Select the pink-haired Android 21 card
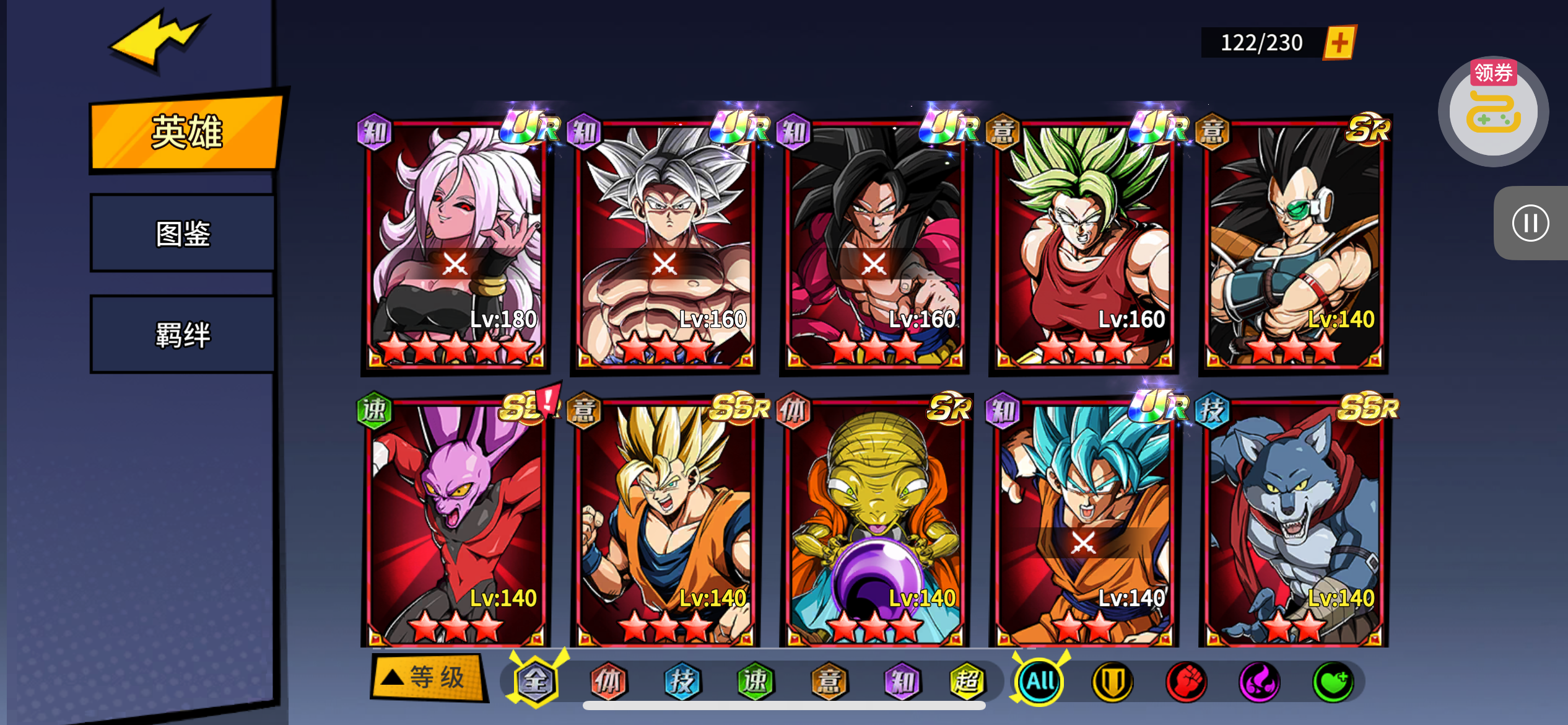 455,245
